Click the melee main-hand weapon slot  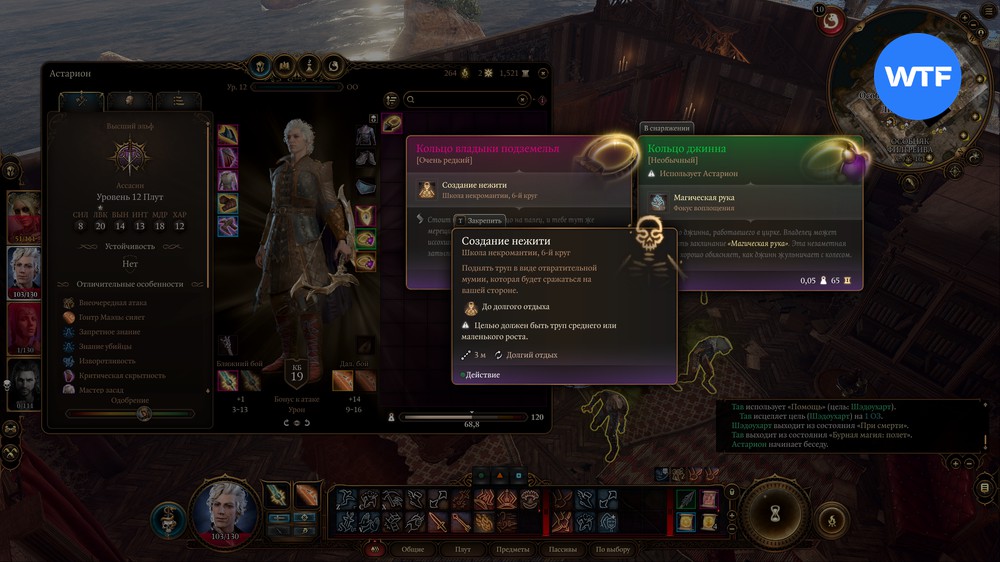coord(228,381)
